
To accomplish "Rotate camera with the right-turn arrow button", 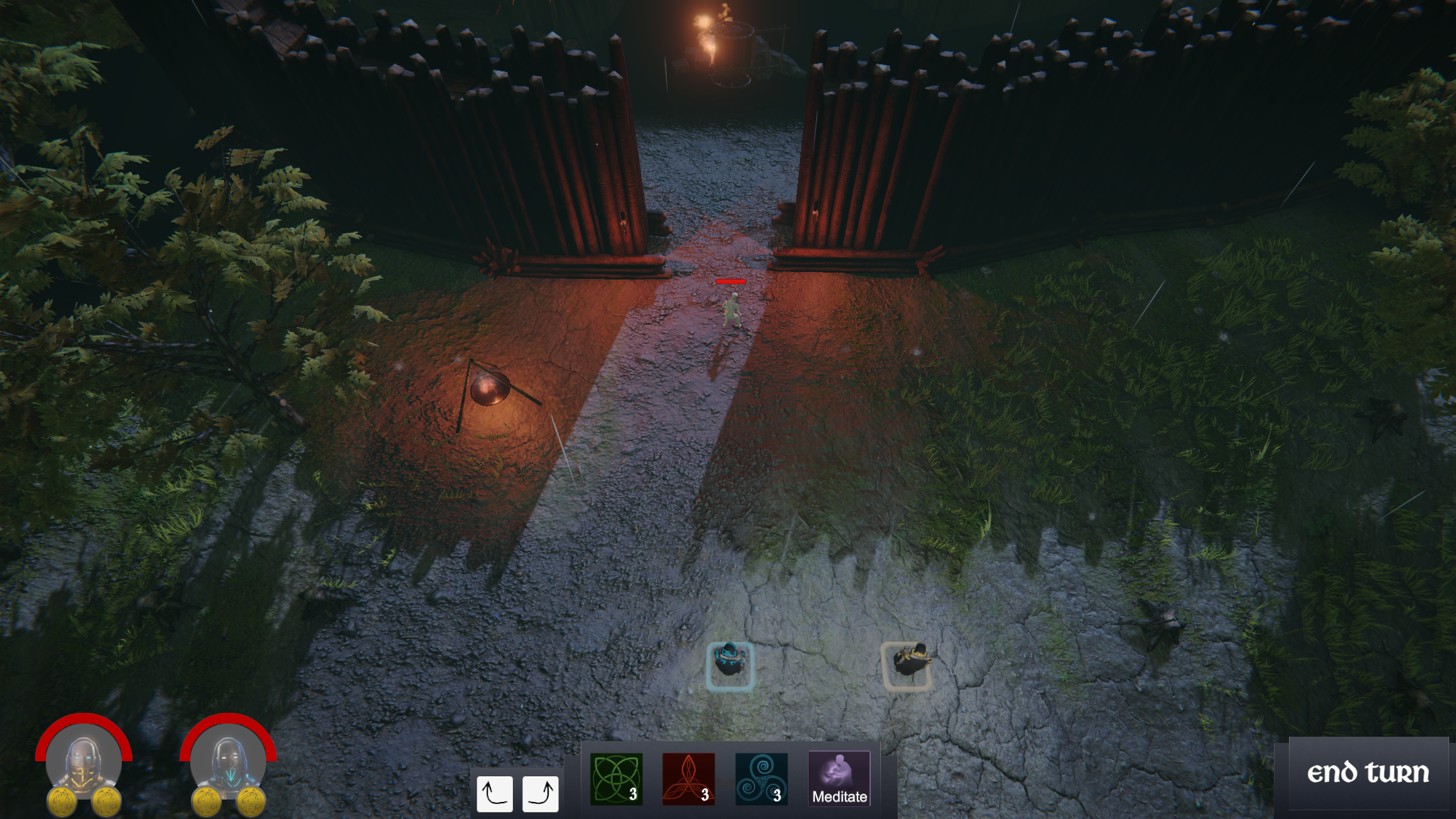I will 540,793.
